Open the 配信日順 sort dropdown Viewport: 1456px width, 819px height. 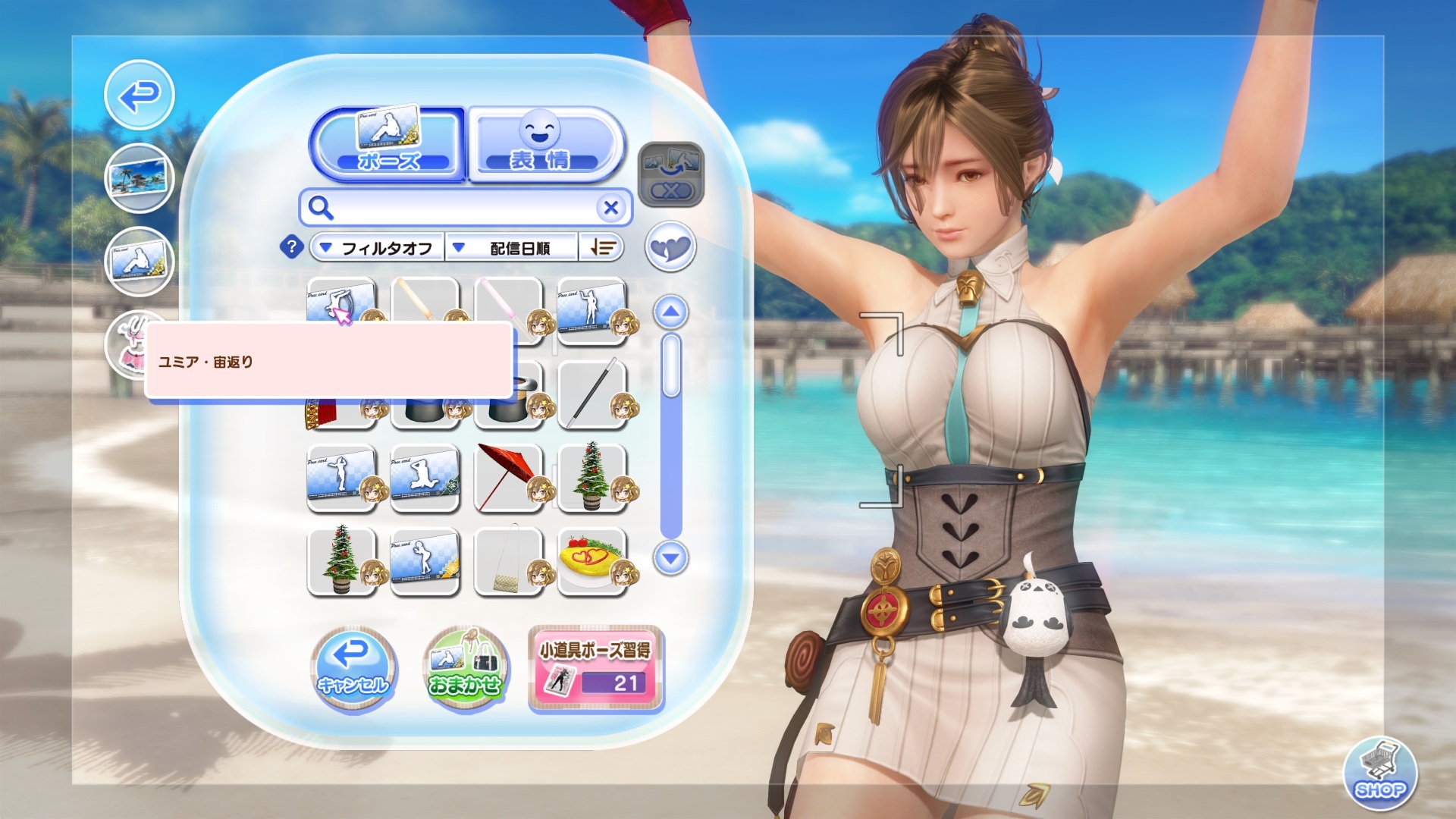[511, 248]
